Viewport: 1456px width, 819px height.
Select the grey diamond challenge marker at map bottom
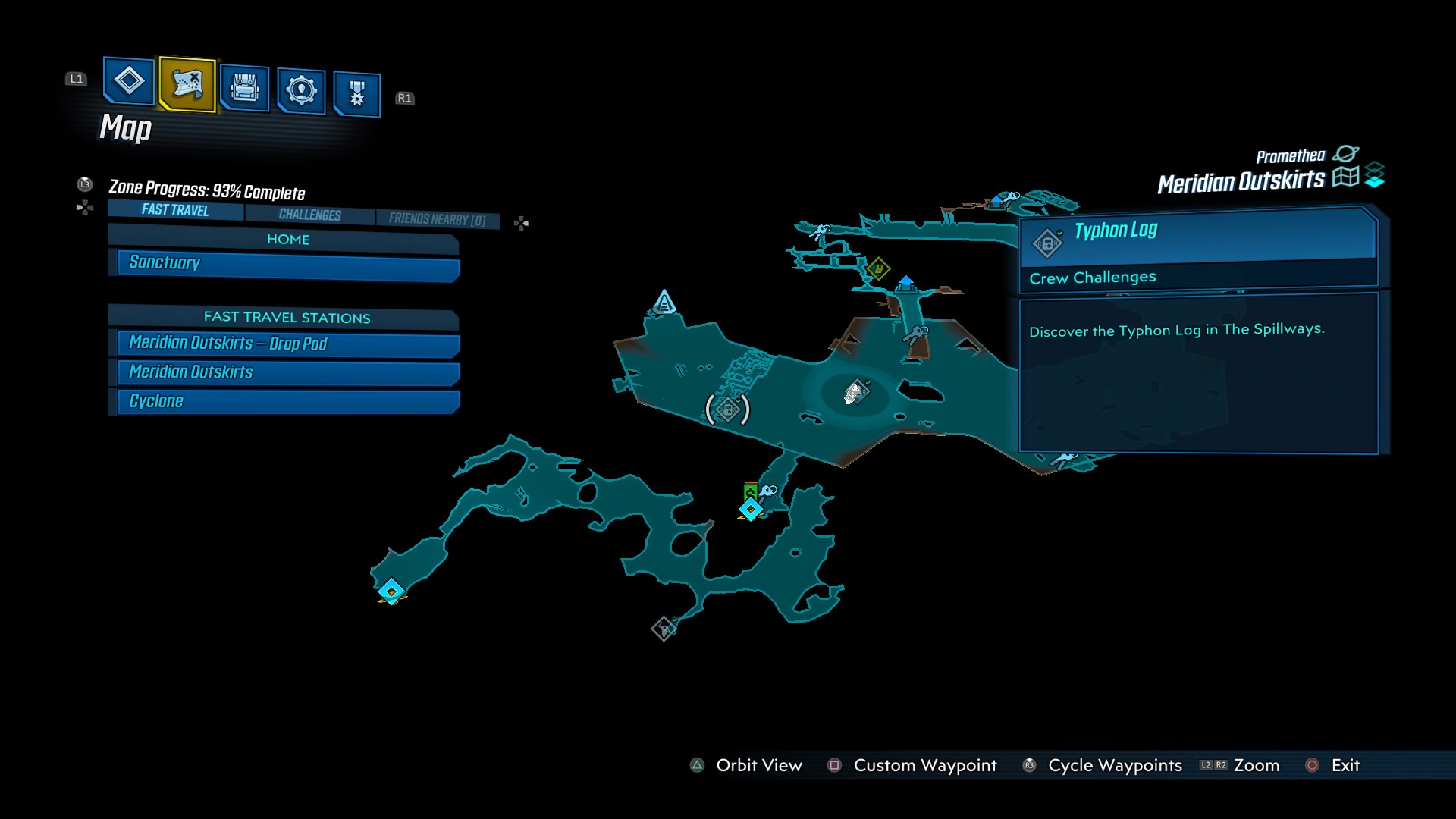coord(664,628)
